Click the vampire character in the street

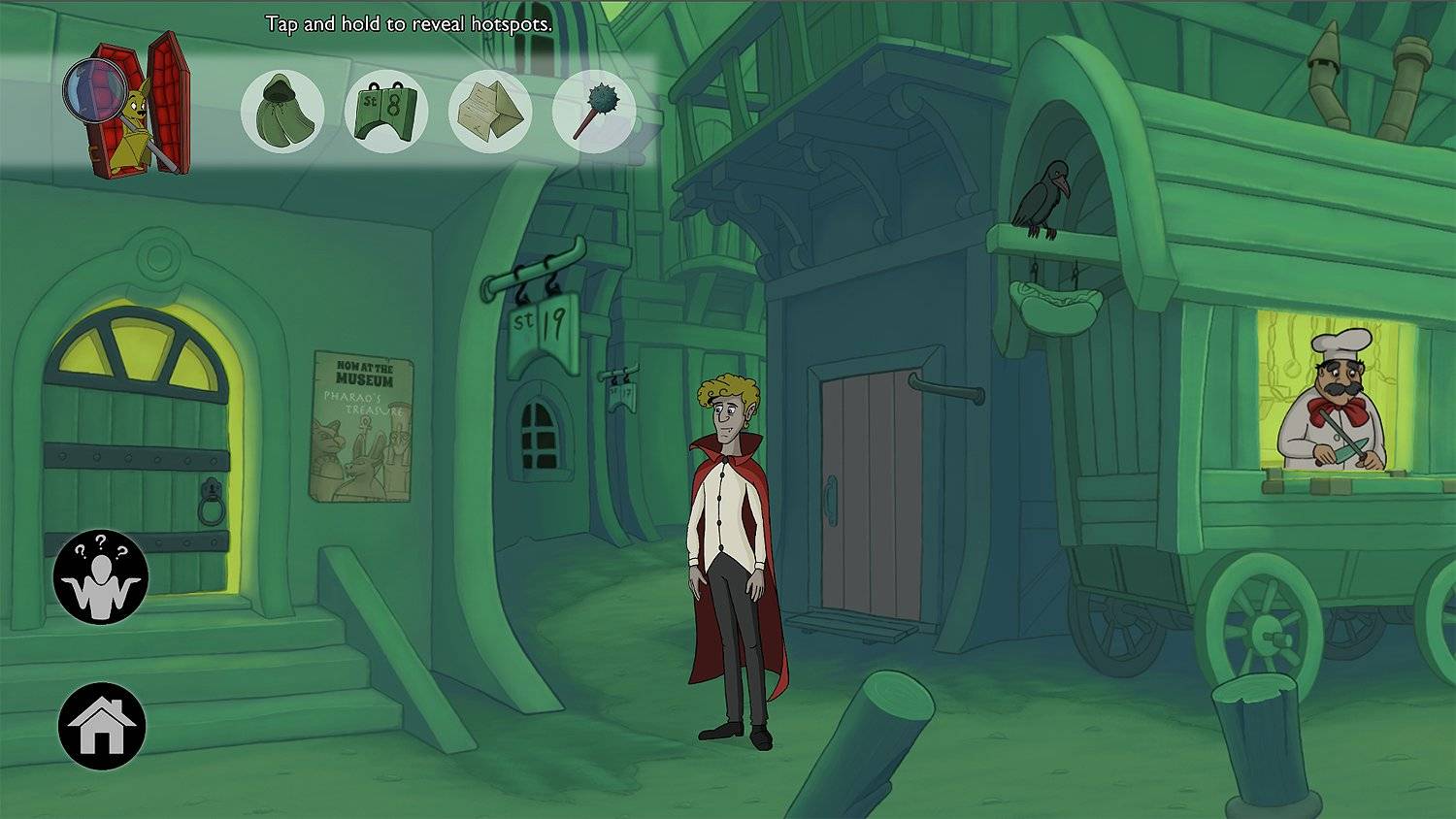coord(730,524)
